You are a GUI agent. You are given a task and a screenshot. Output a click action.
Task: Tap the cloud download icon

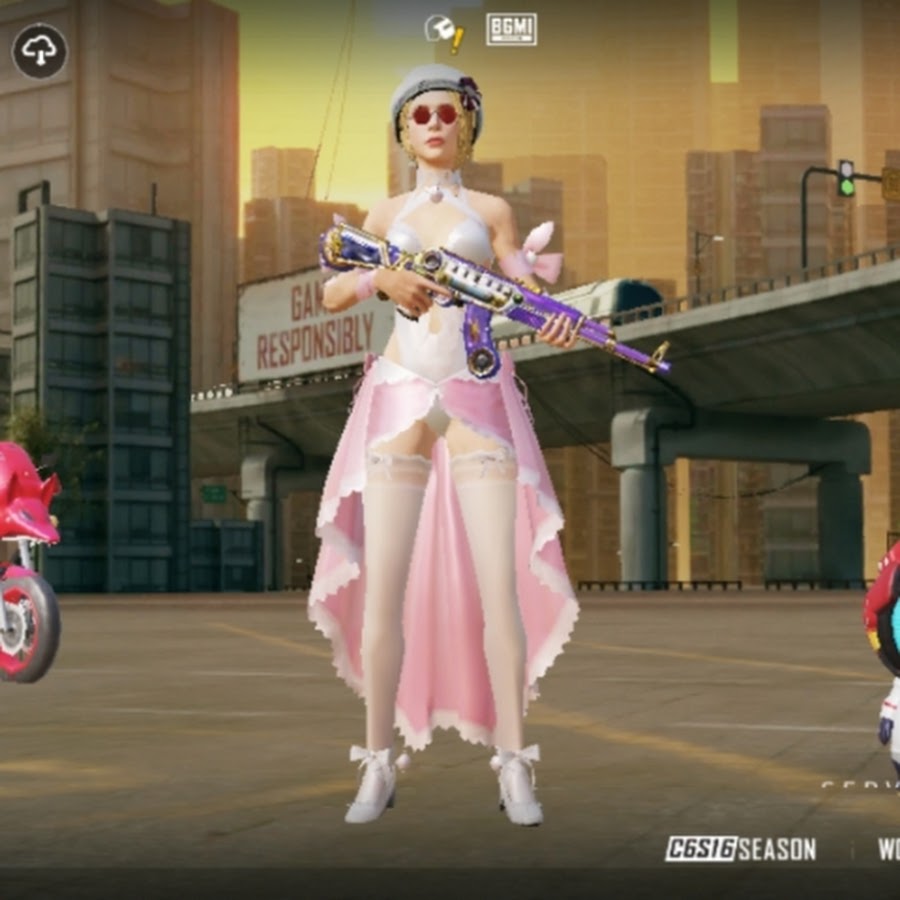tap(40, 51)
